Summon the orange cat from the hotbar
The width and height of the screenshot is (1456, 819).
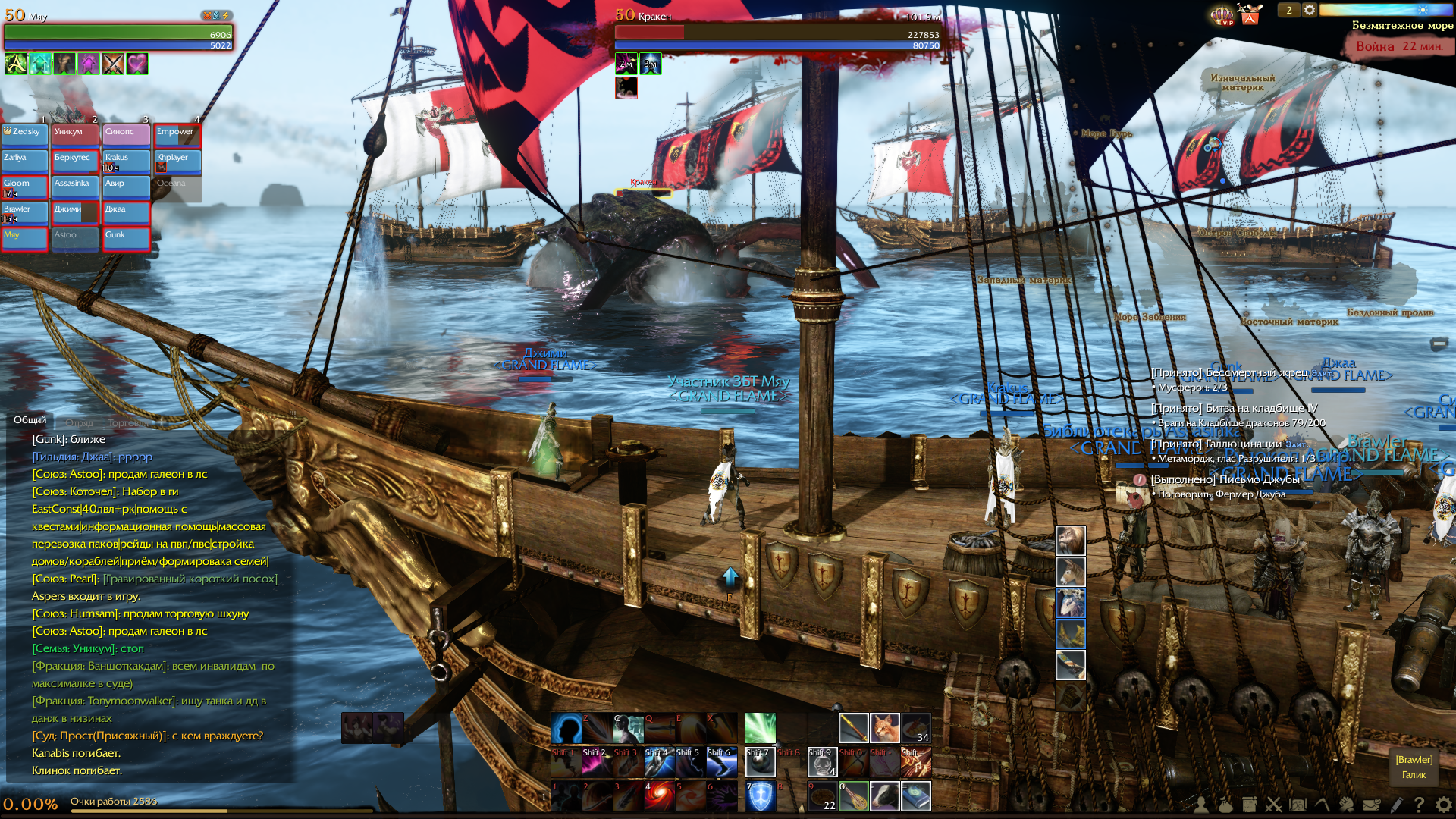click(x=885, y=728)
